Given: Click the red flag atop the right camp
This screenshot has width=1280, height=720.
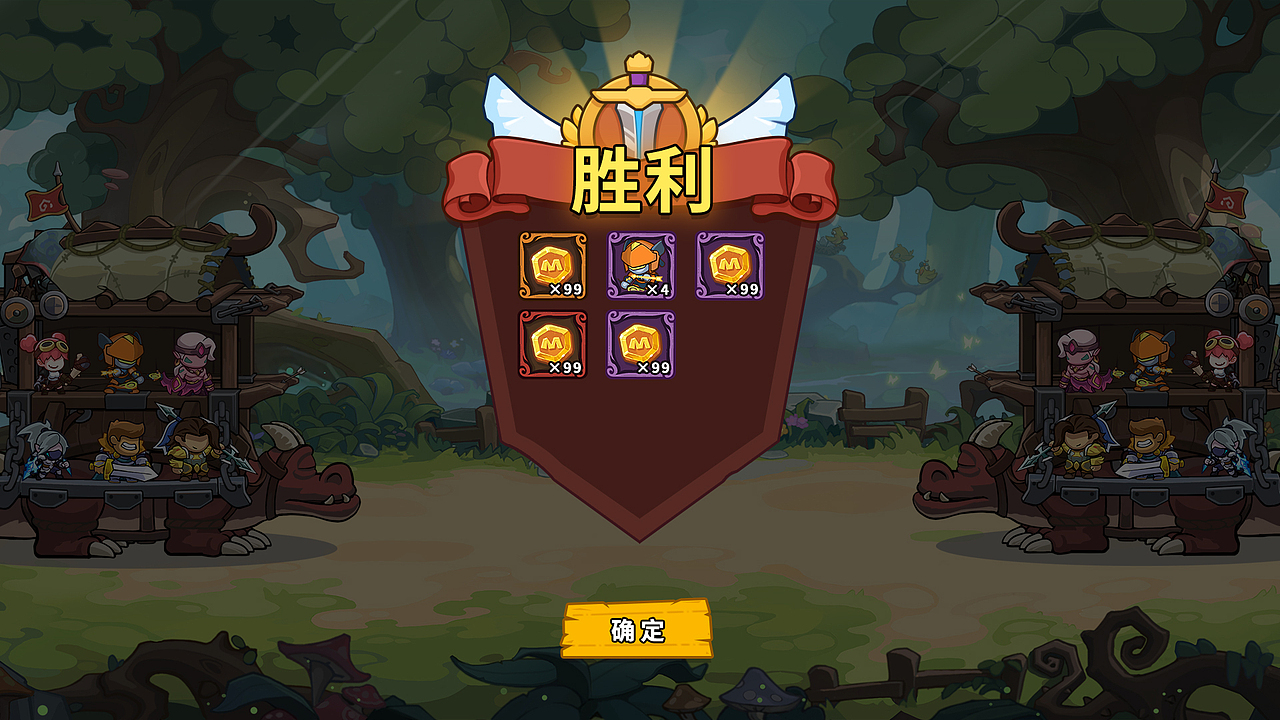Looking at the screenshot, I should point(1229,201).
